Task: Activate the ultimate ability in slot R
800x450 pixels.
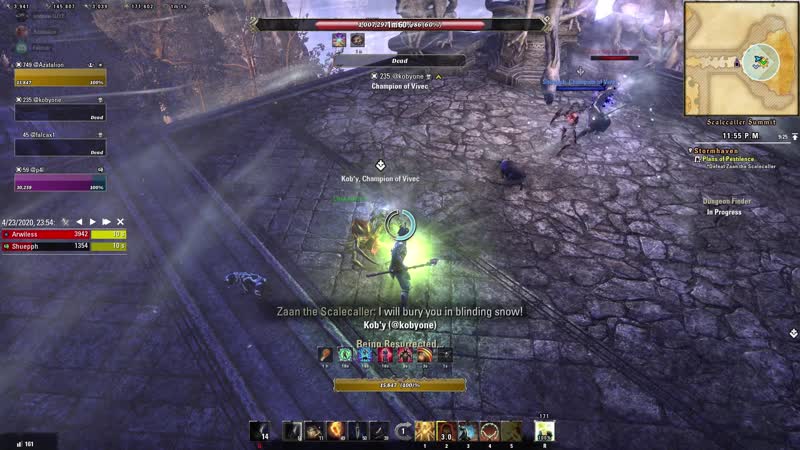Action: (544, 431)
